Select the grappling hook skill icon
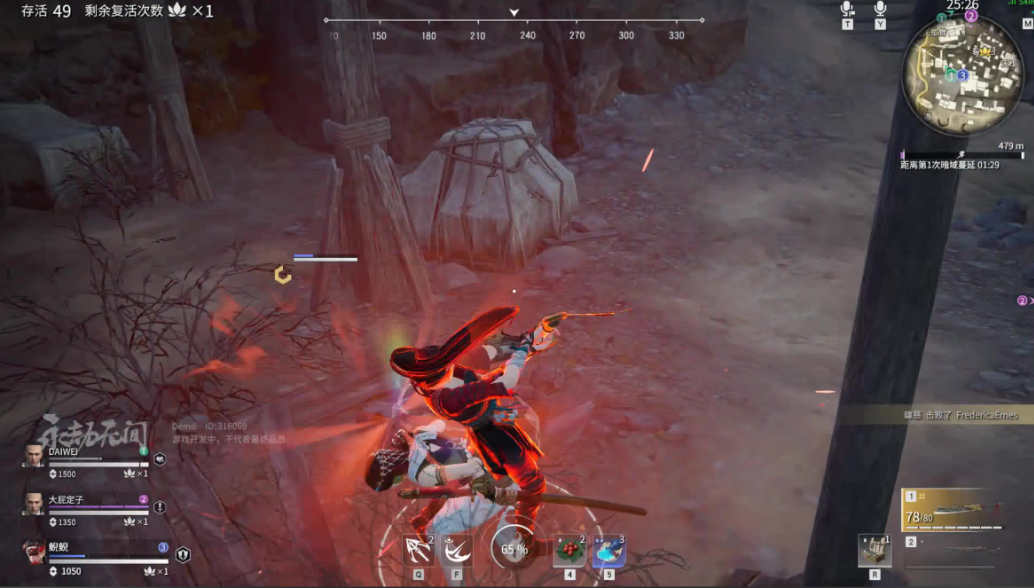1034x588 pixels. click(x=417, y=549)
